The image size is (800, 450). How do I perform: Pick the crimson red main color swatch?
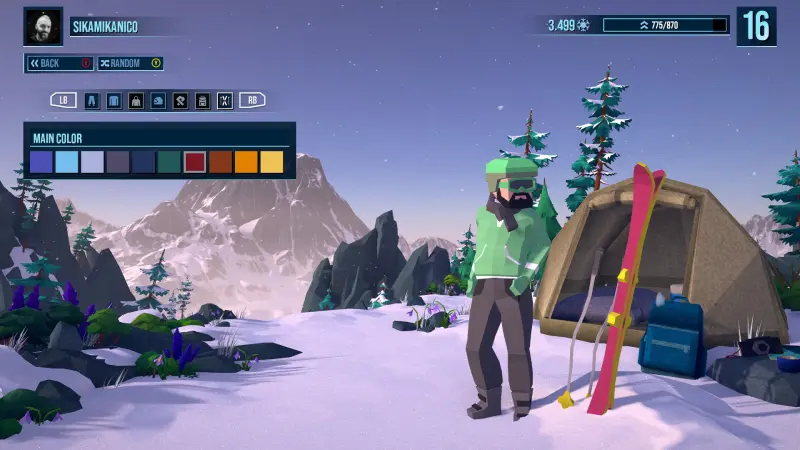coord(195,162)
